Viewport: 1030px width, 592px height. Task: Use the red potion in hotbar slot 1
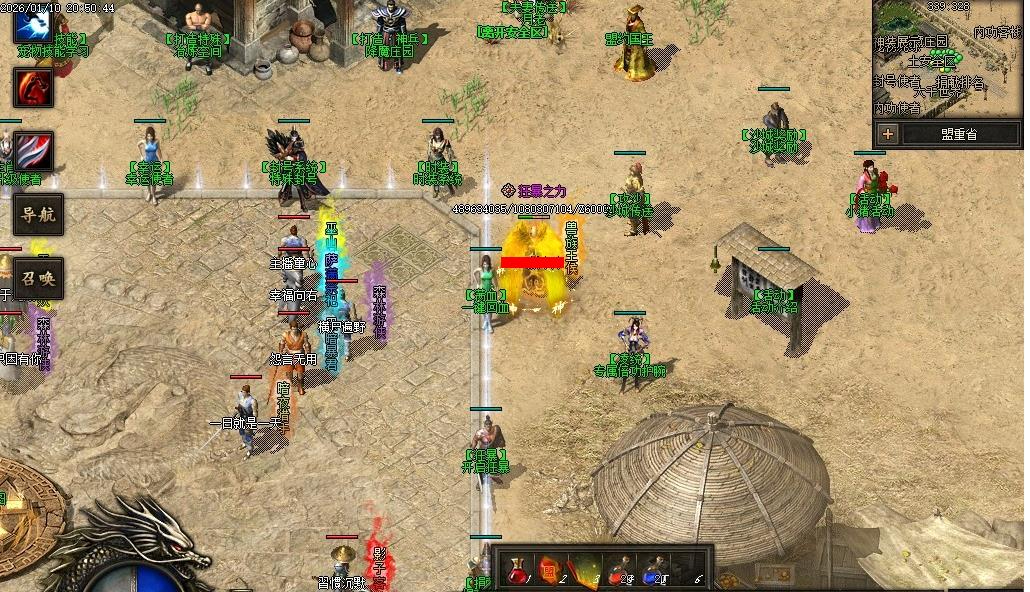[516, 570]
